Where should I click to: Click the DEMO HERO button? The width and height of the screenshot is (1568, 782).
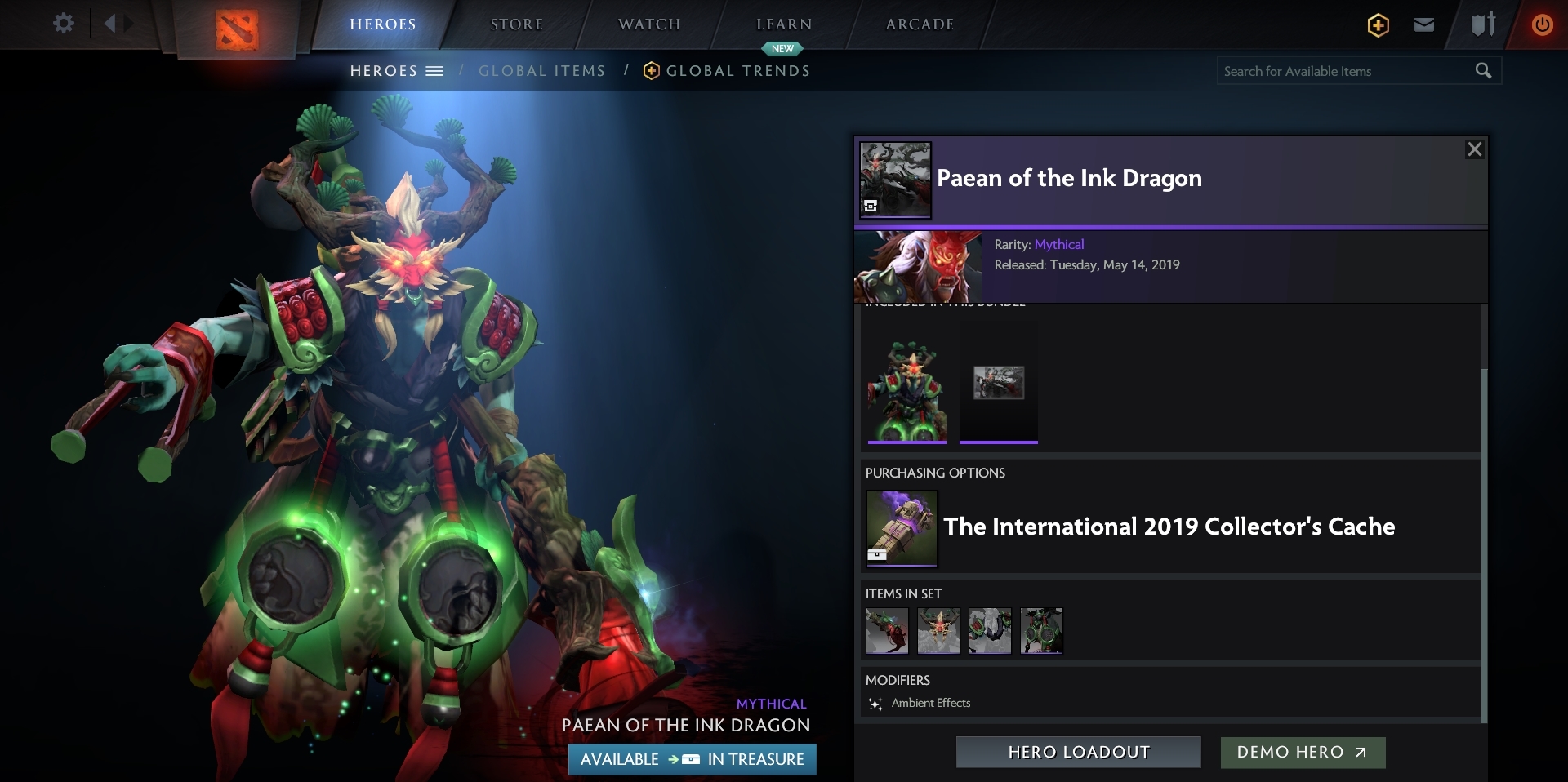click(1302, 753)
